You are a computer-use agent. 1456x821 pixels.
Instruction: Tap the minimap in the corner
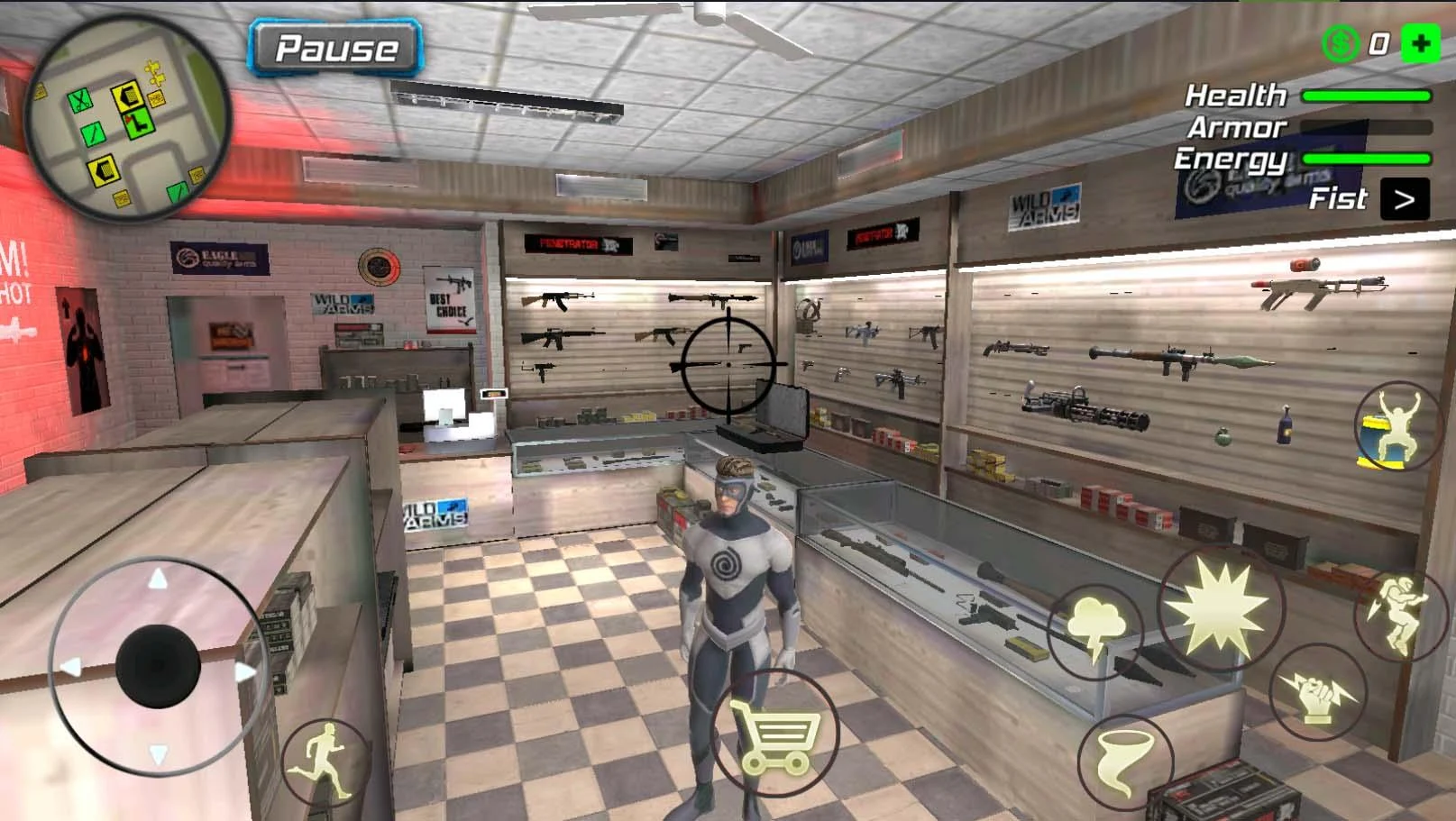tap(131, 122)
